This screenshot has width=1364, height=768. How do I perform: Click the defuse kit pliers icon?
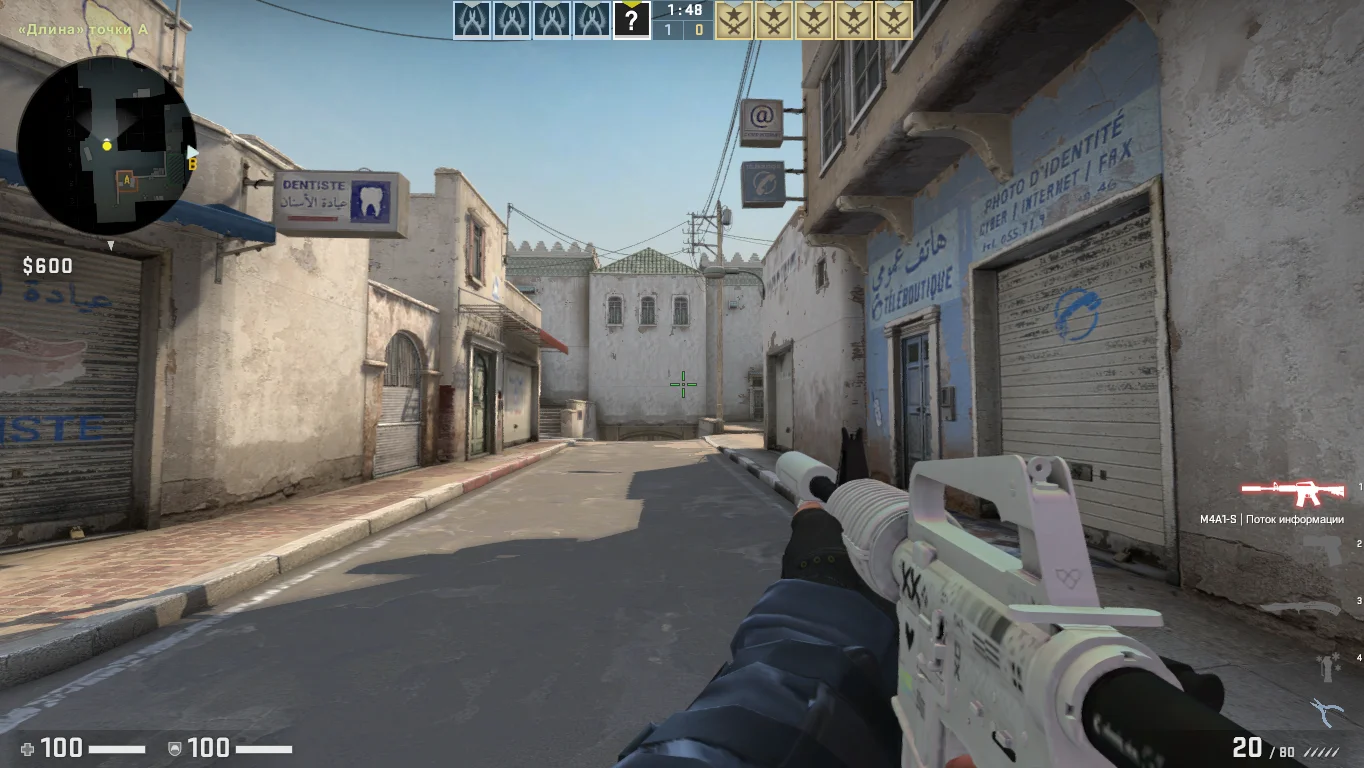click(1326, 712)
